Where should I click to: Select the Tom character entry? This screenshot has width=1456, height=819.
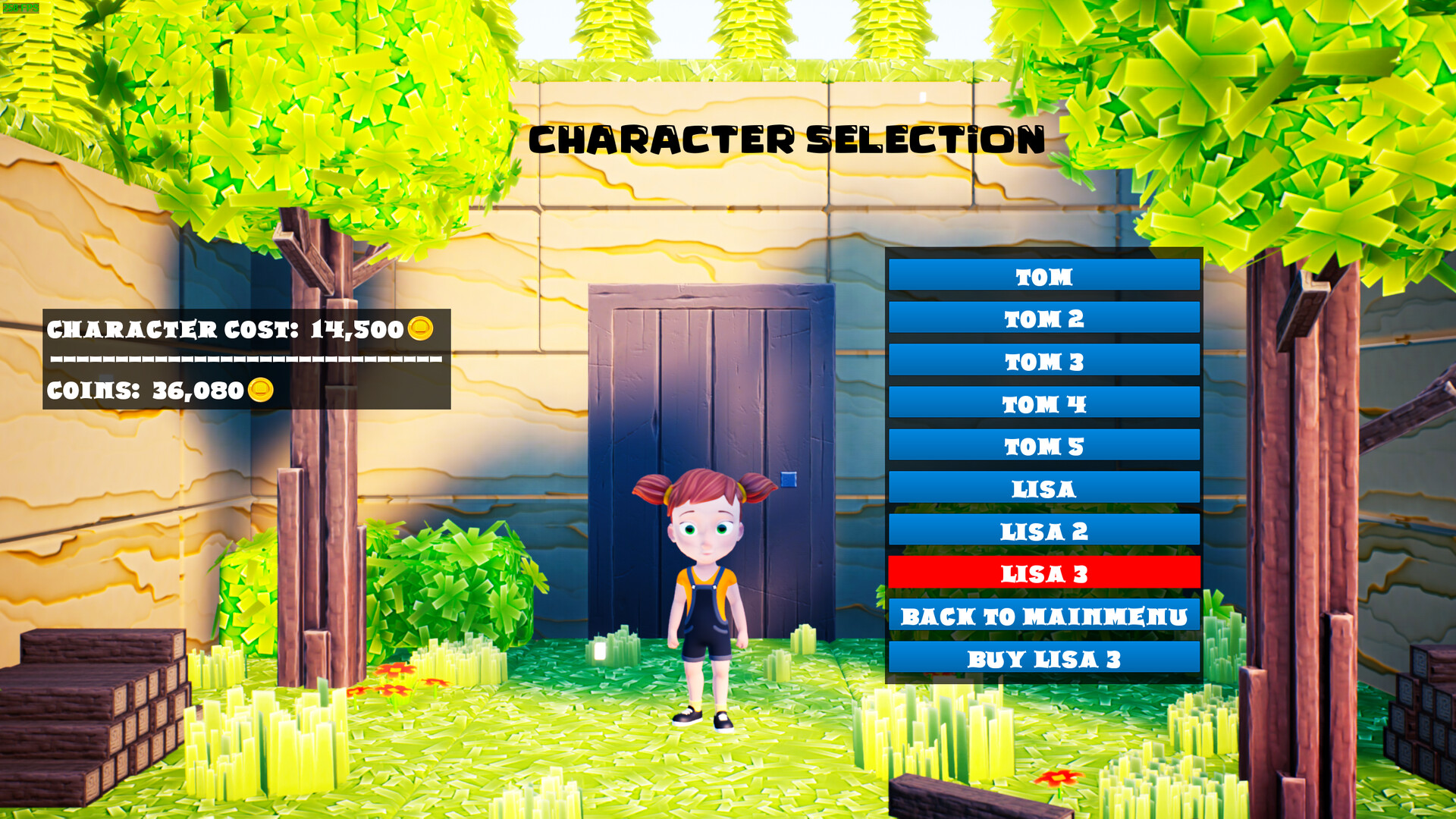[x=1043, y=276]
